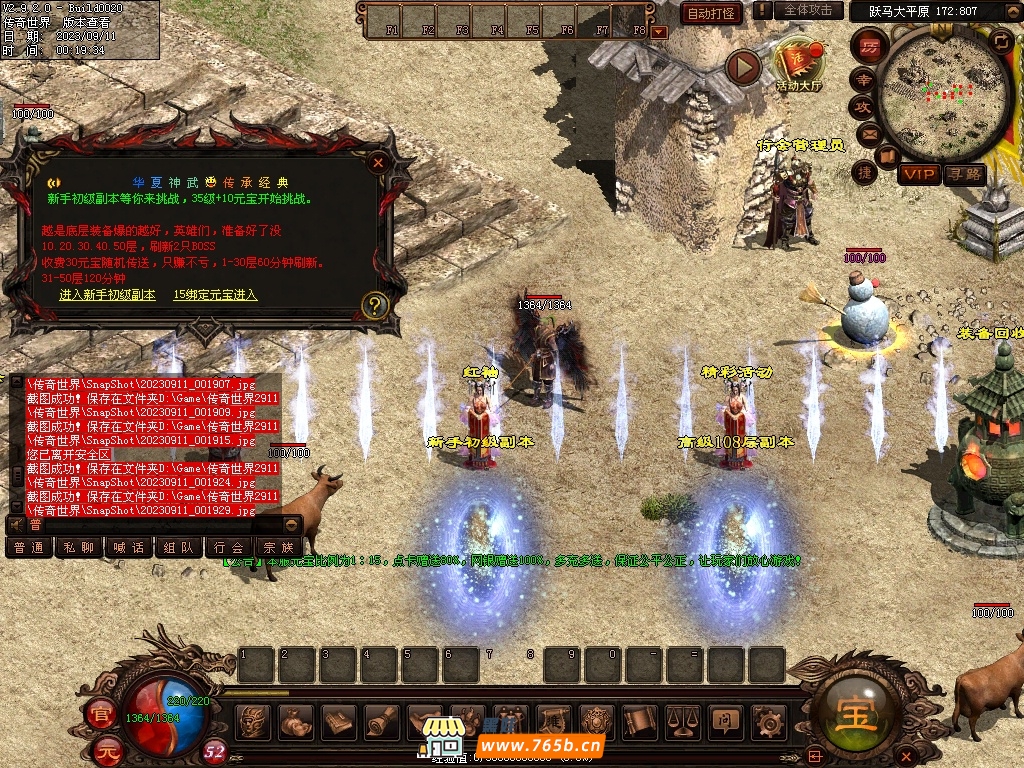Open the balance scales trade icon
Screen dimensions: 1024x768
(681, 721)
